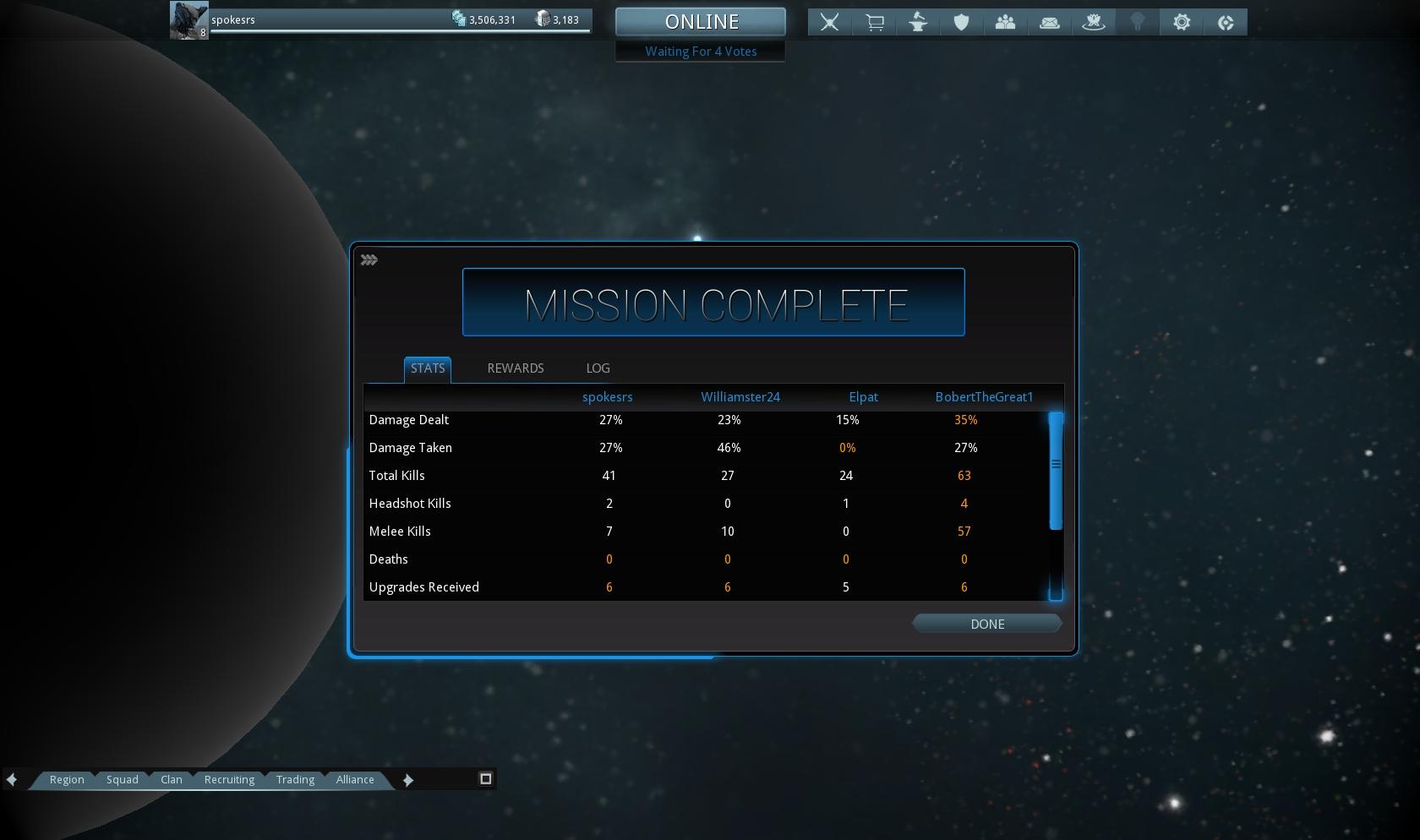This screenshot has height=840, width=1420.
Task: Select the STATS tab
Action: coord(428,368)
